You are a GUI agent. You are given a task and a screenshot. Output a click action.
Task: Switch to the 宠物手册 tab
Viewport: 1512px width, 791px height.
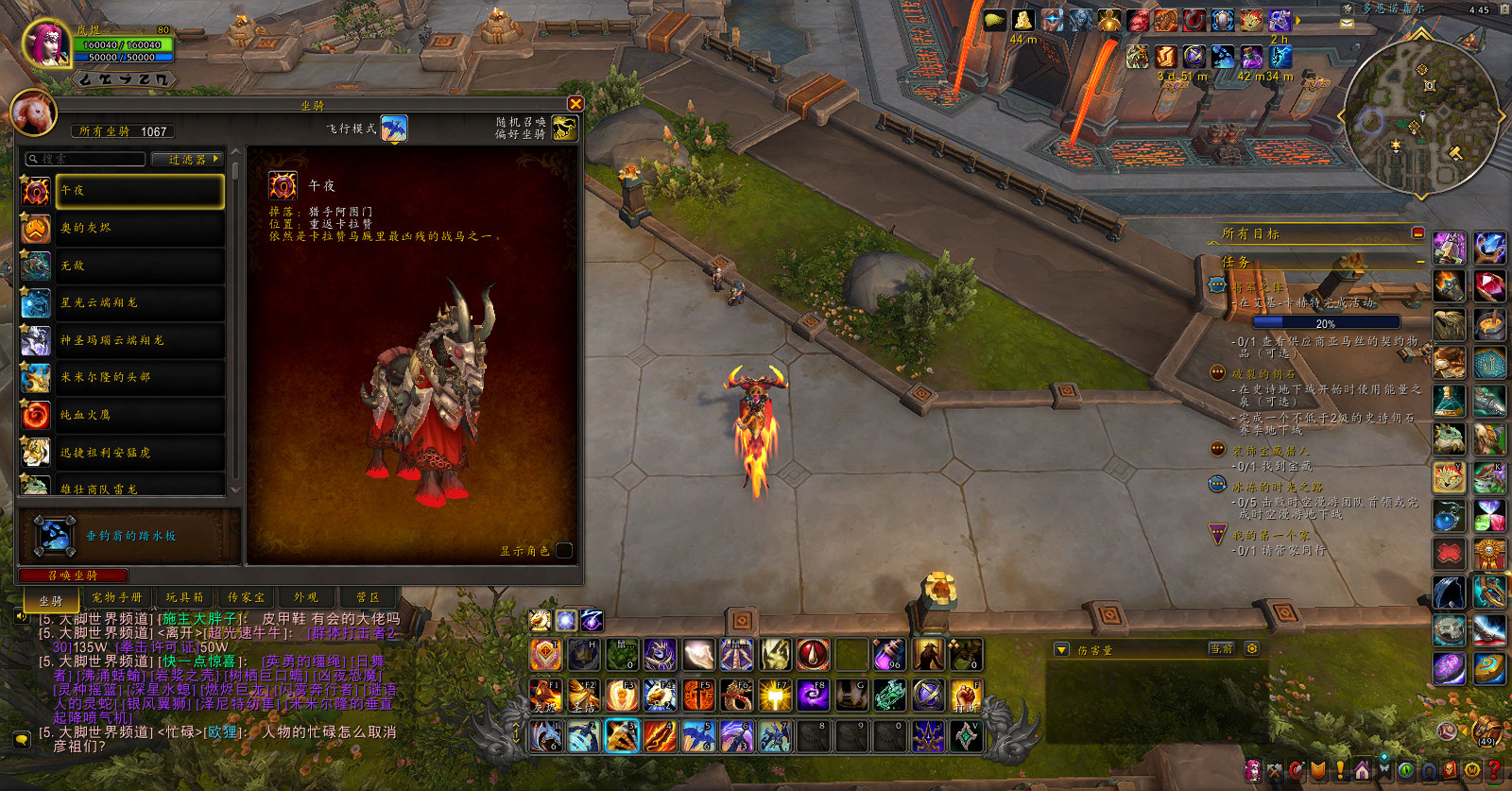click(x=117, y=597)
